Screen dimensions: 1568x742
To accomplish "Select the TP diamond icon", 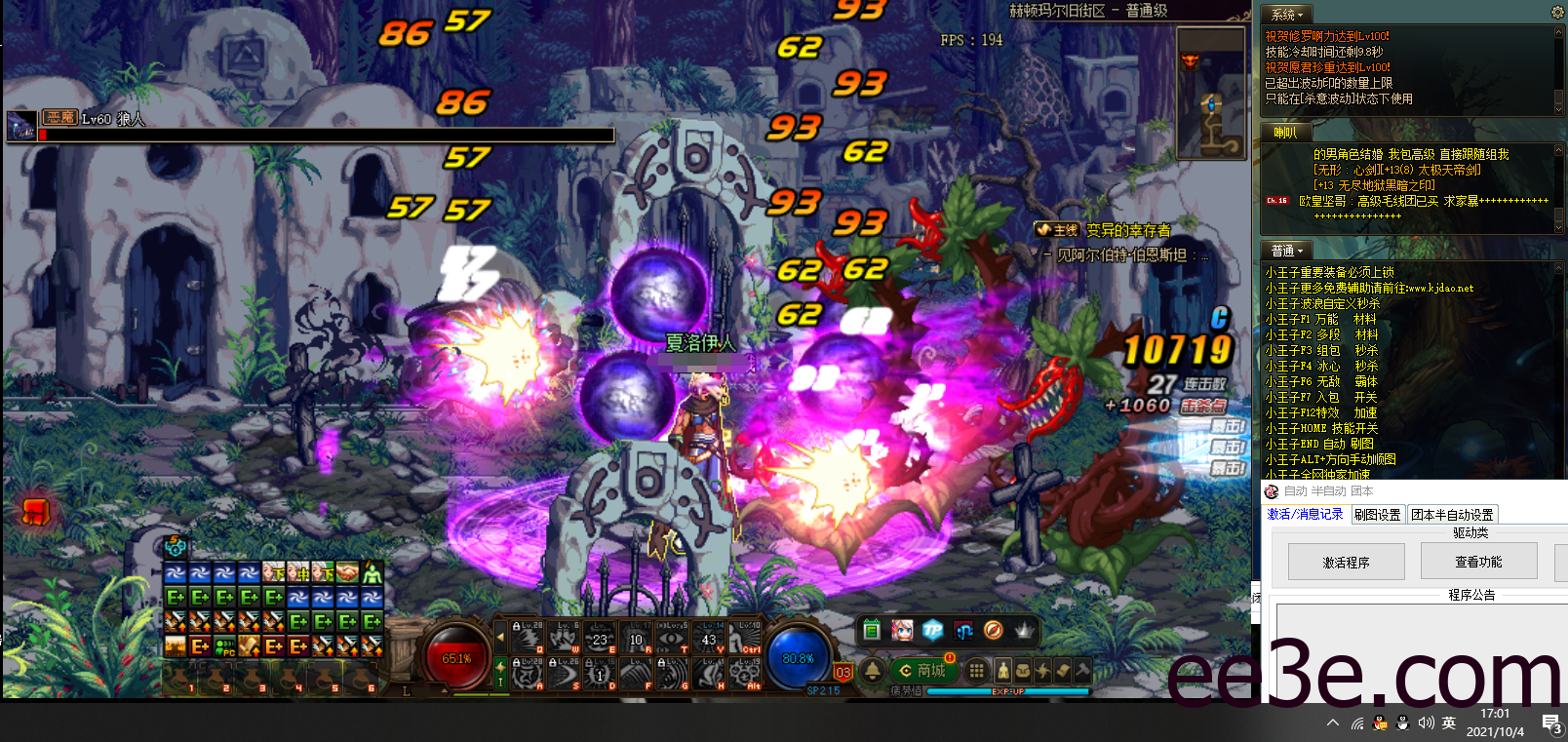I will click(933, 630).
